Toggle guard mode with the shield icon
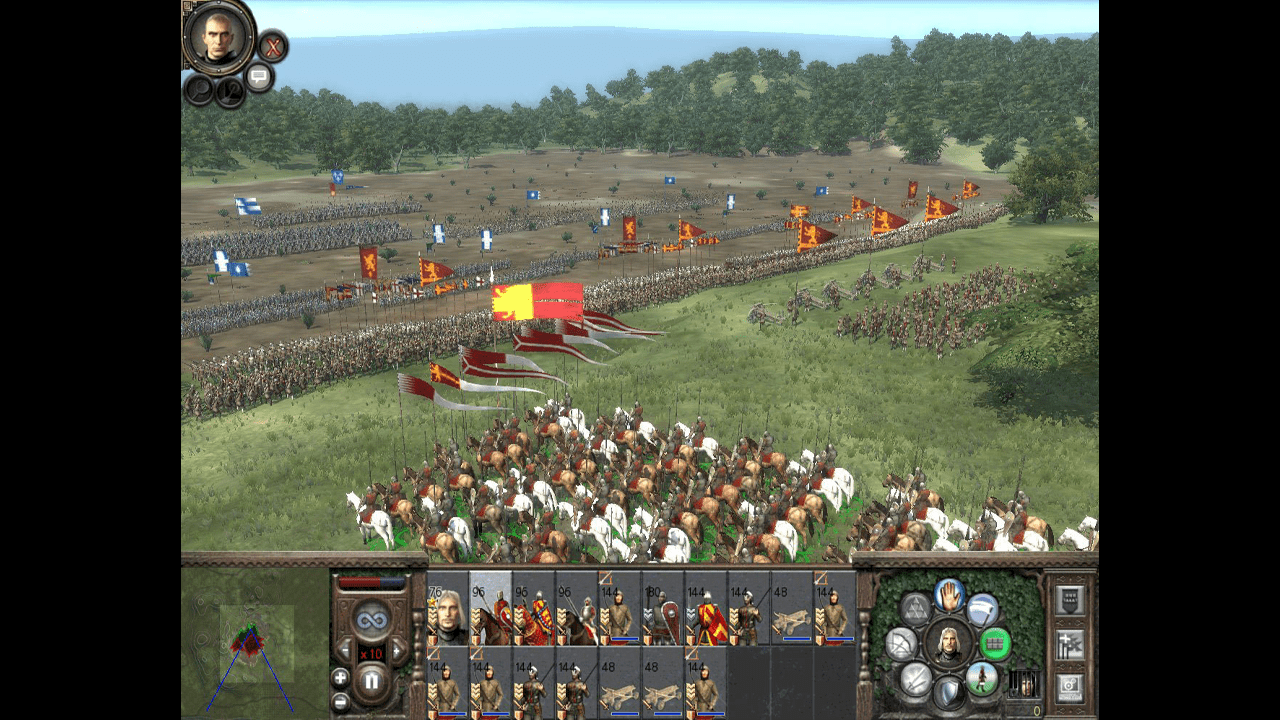The image size is (1280, 720). (x=949, y=692)
